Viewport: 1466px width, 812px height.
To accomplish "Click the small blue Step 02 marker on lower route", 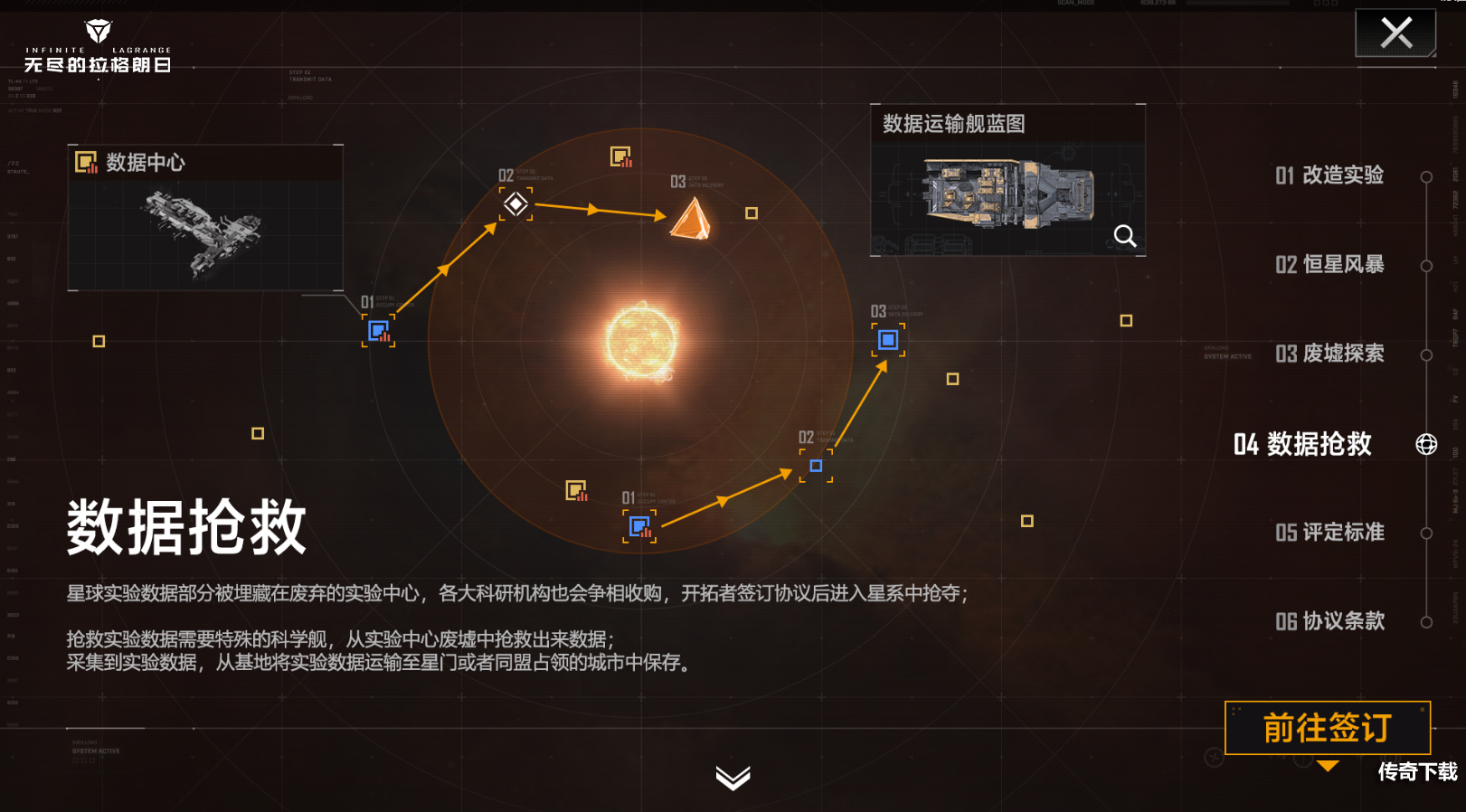I will [817, 466].
